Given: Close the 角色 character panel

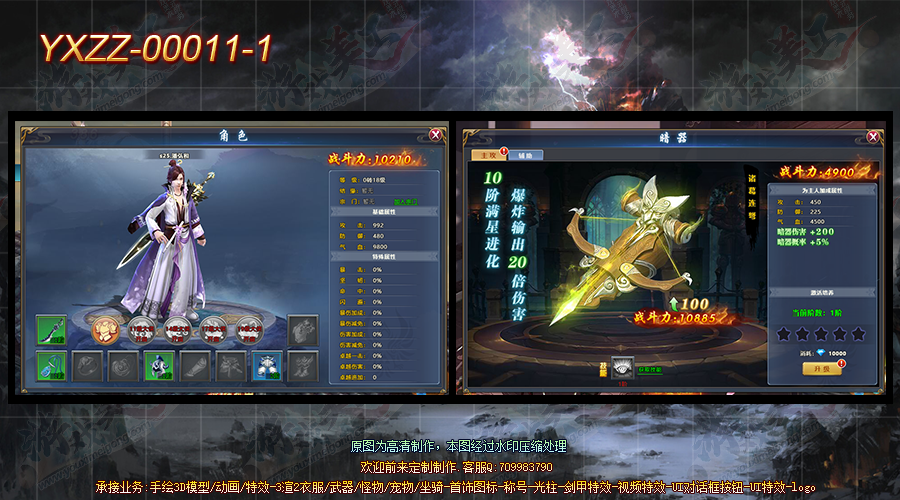Looking at the screenshot, I should pos(436,134).
